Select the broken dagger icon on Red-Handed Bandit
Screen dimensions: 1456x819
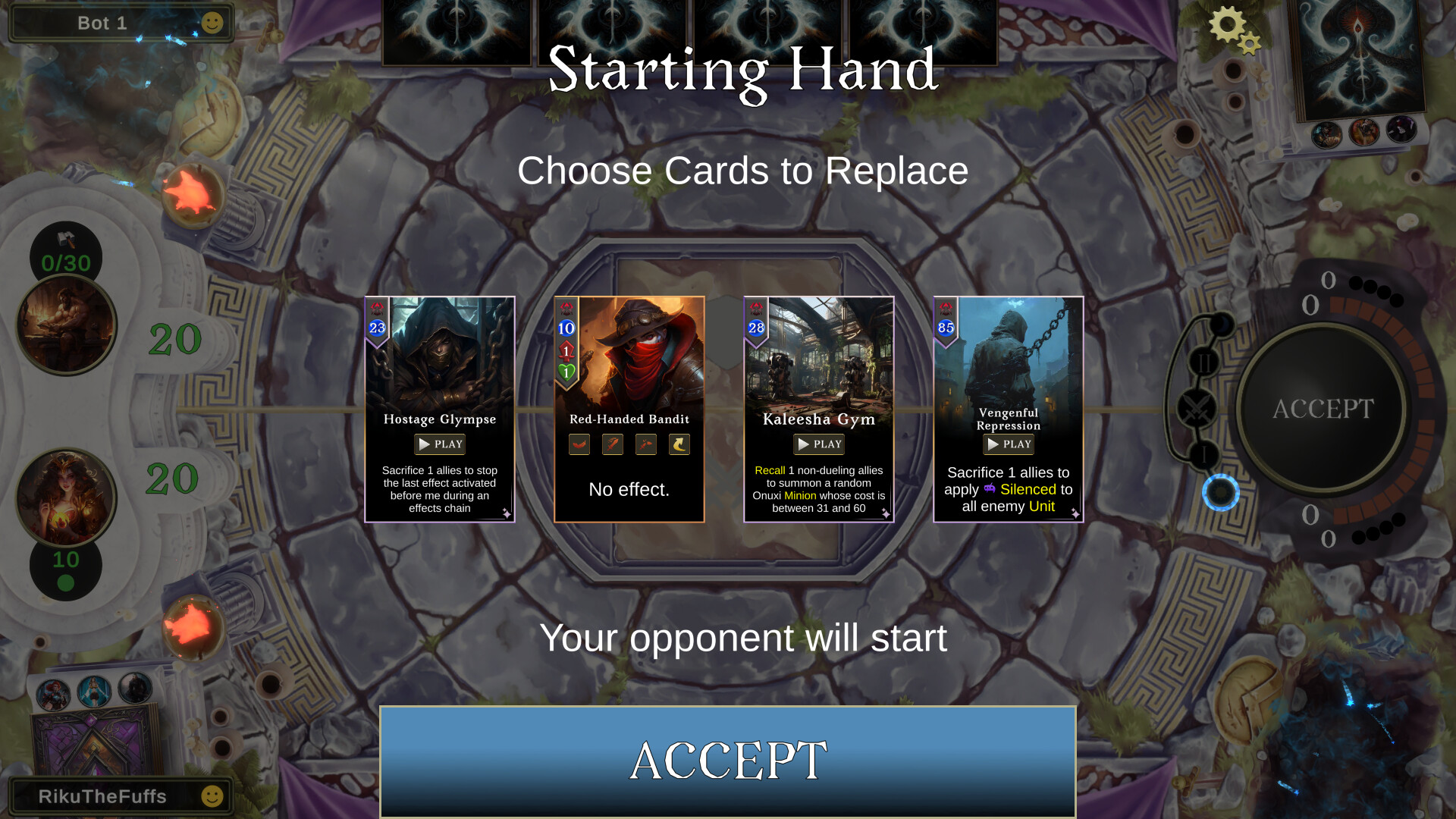tap(645, 444)
